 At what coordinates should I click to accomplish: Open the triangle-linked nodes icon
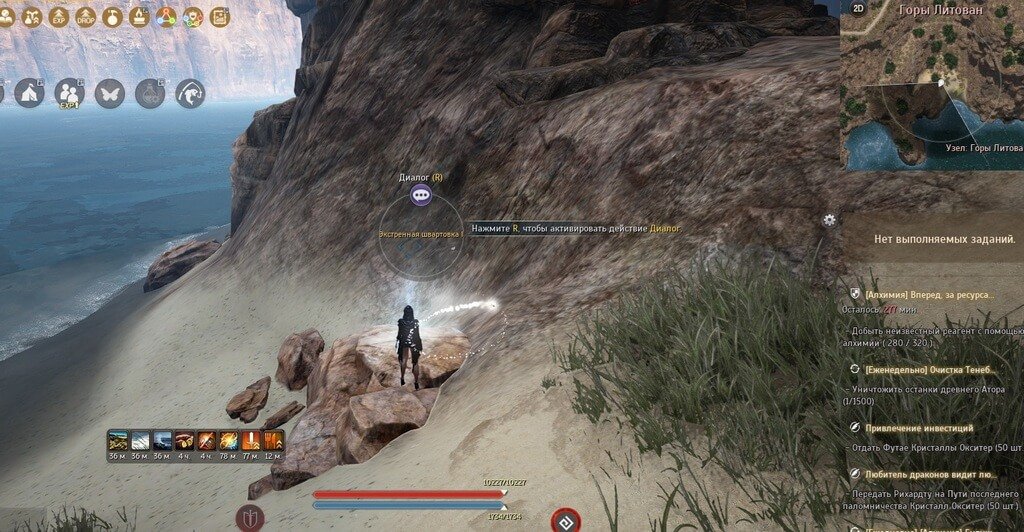pyautogui.click(x=167, y=17)
